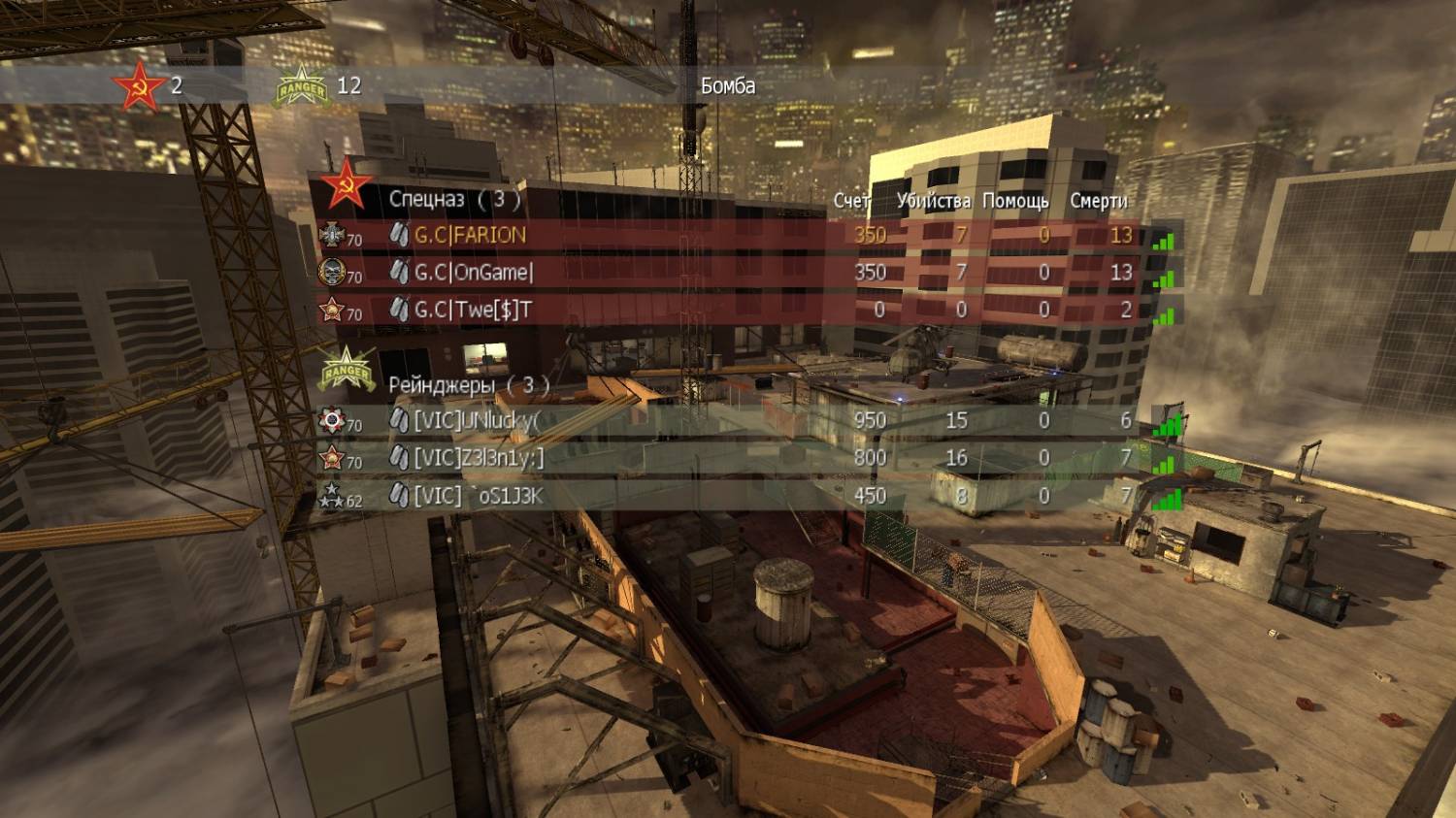Click the Спецназ team header
Viewport: 1456px width, 818px height.
(x=454, y=199)
